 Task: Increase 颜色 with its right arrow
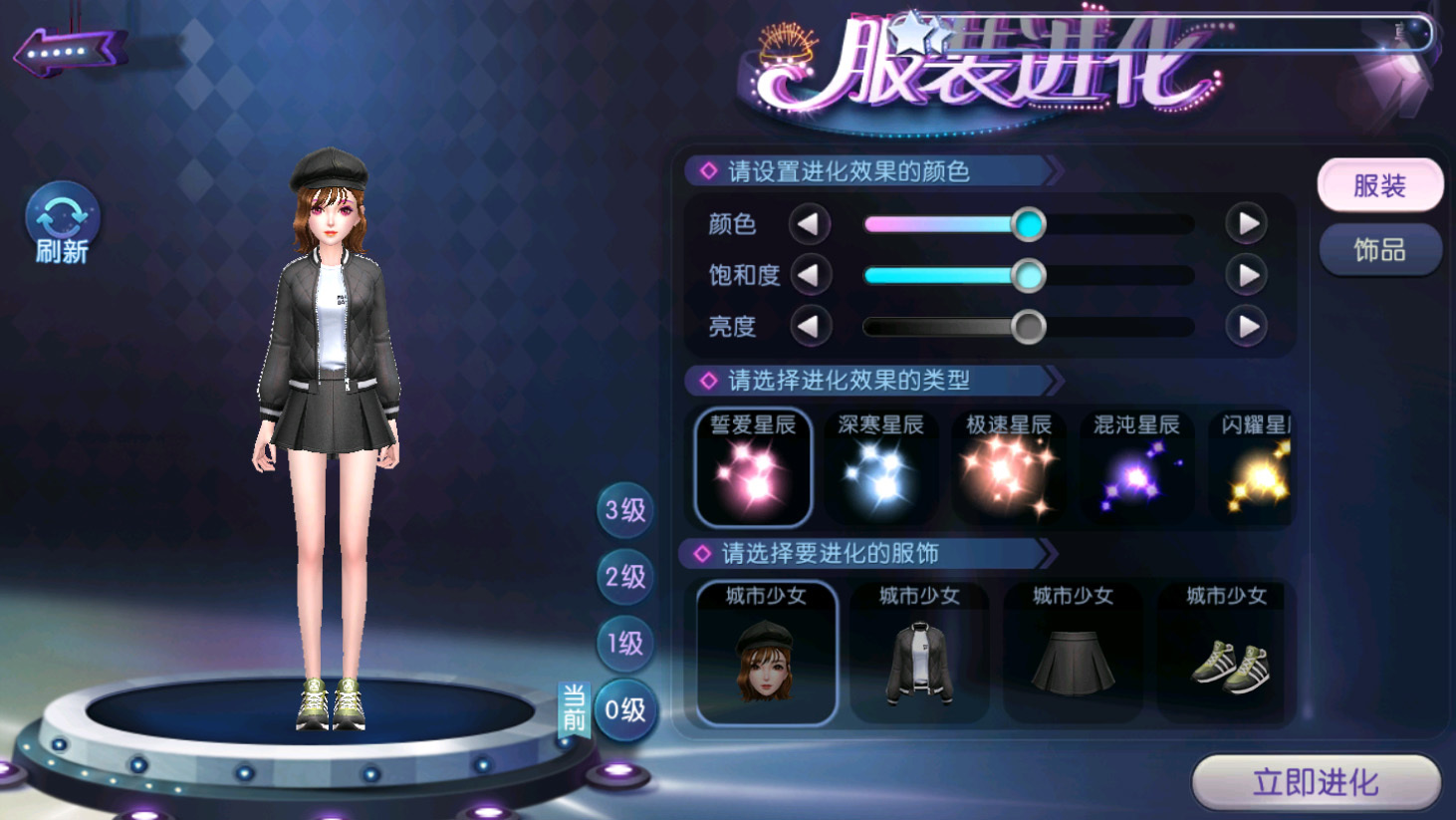point(1246,224)
